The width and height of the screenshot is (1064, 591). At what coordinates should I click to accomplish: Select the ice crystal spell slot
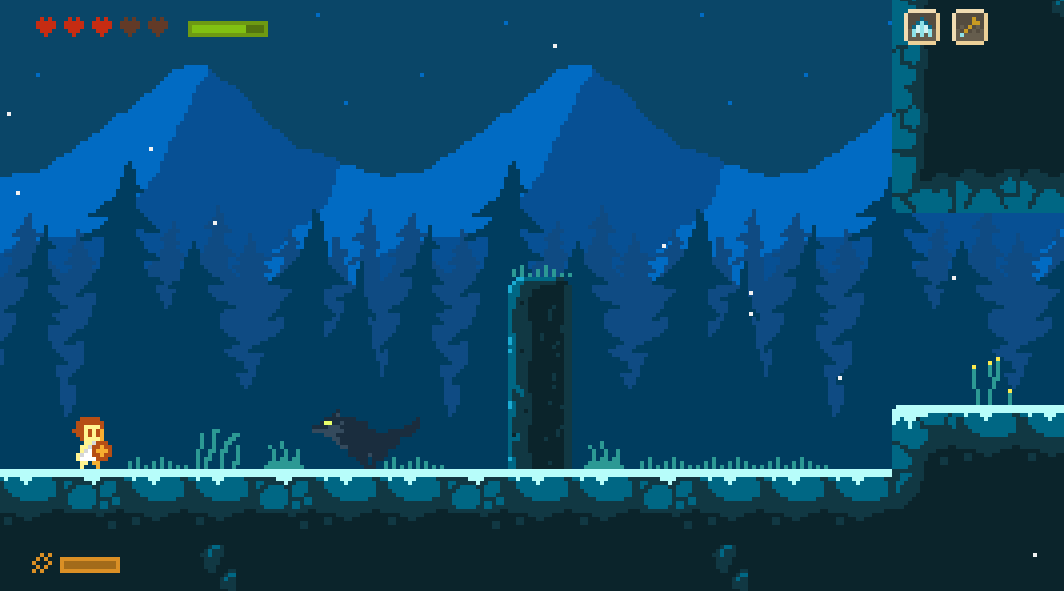921,27
